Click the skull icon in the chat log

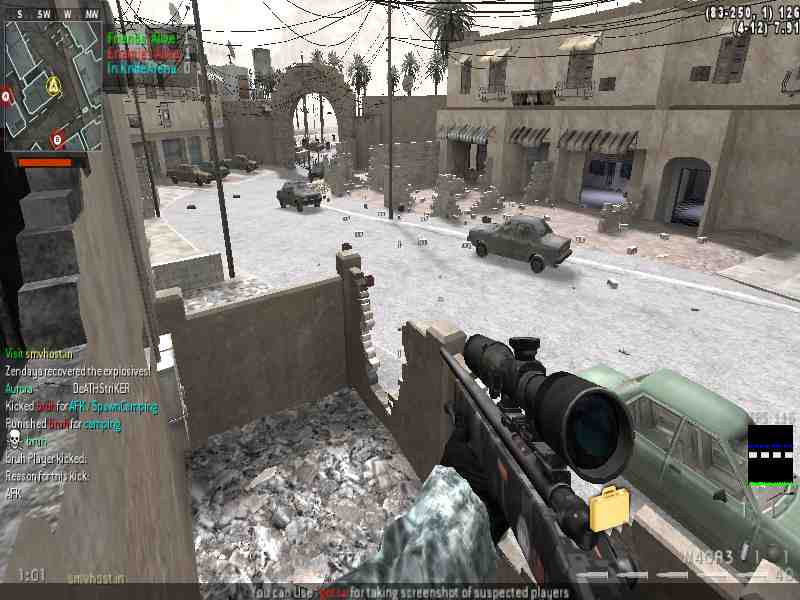[14, 440]
